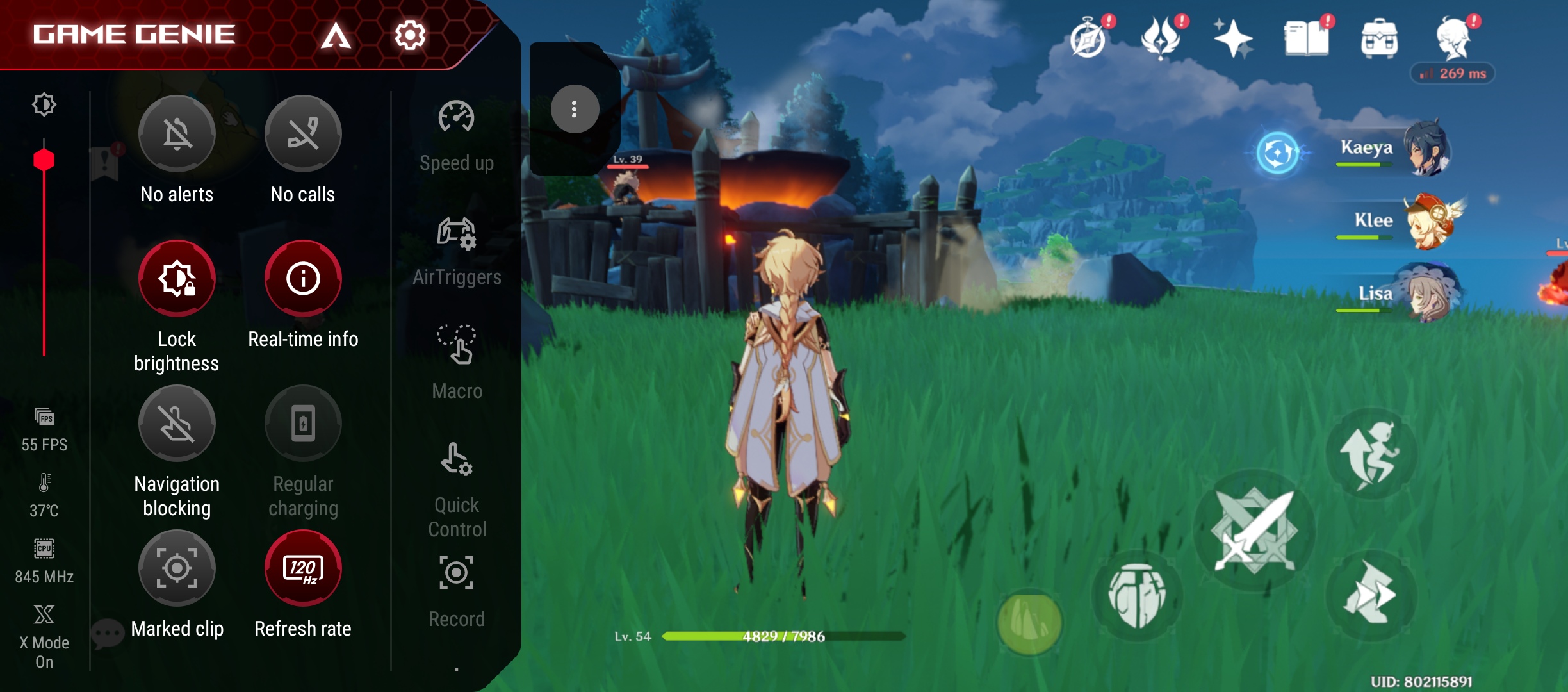This screenshot has width=1568, height=692.
Task: Activate the elemental skill button
Action: tap(1137, 595)
